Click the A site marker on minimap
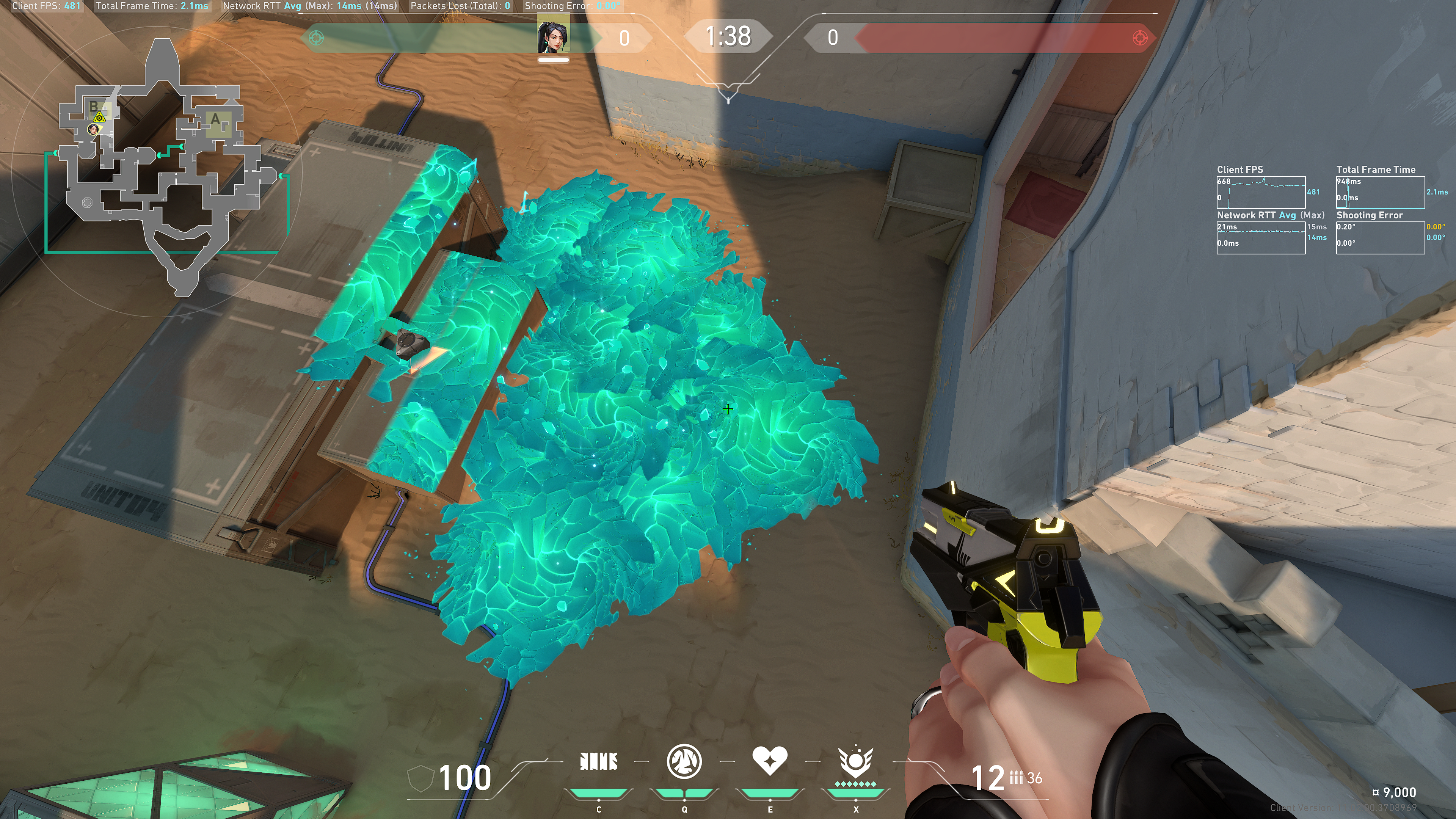1456x819 pixels. click(x=215, y=120)
